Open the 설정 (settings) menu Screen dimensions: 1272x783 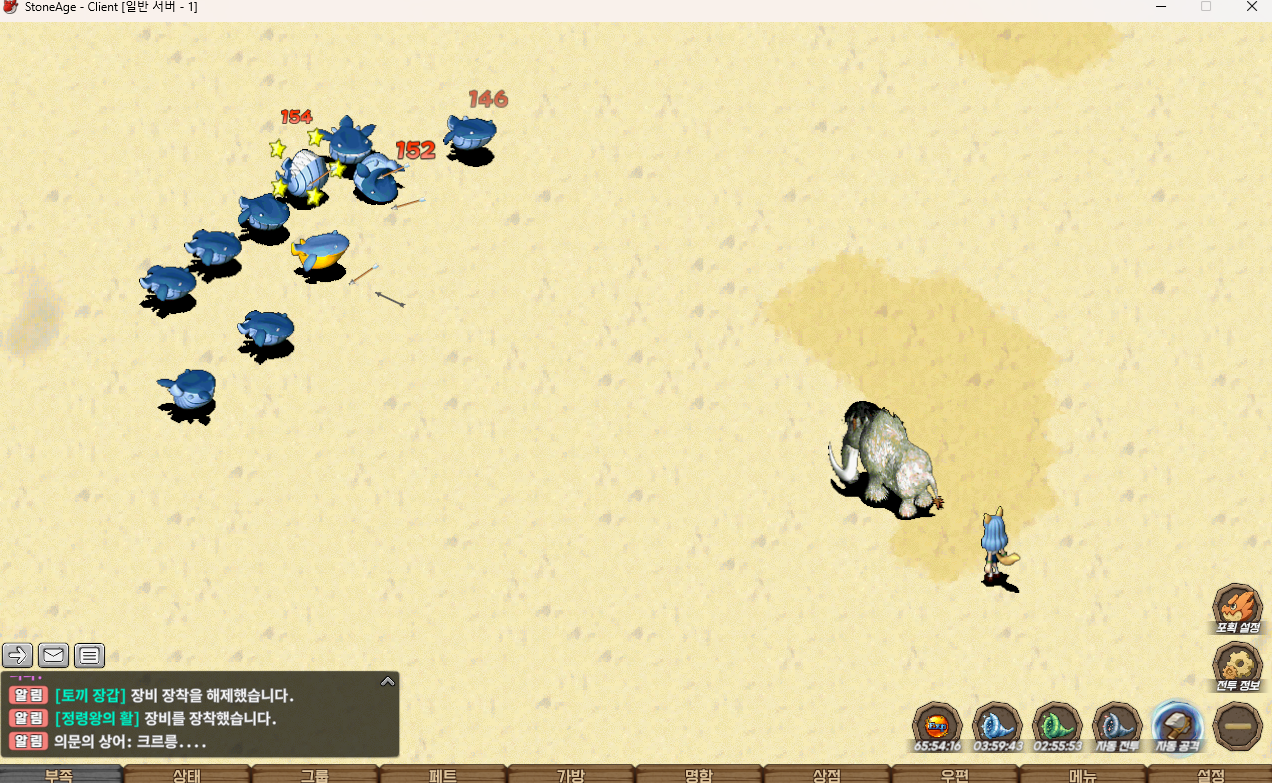1211,775
